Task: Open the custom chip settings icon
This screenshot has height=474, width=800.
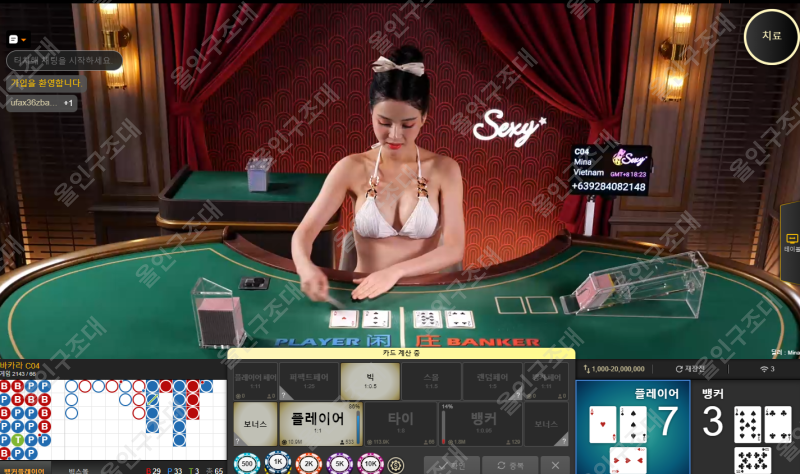Action: coord(396,465)
